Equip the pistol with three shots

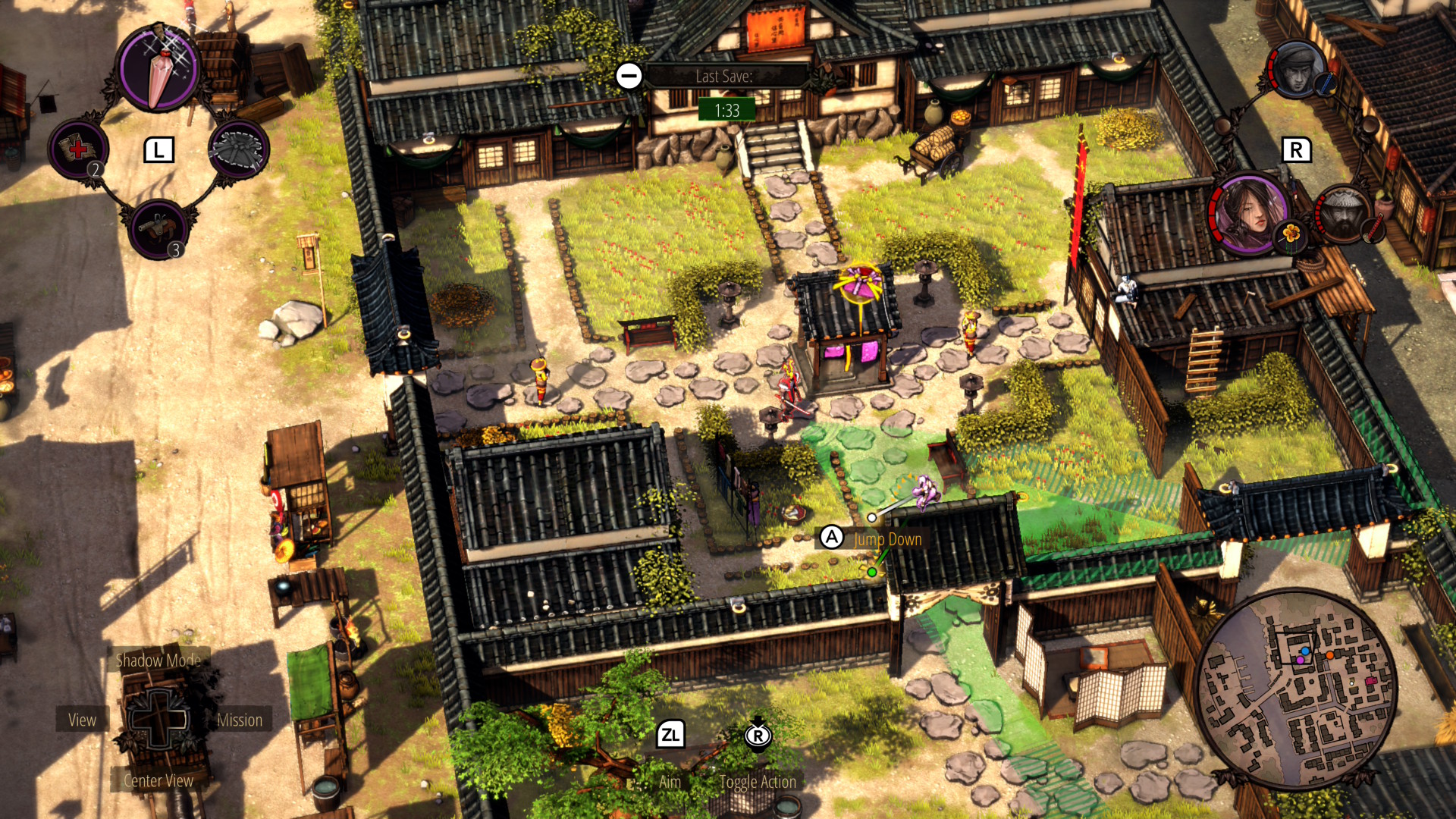point(159,229)
